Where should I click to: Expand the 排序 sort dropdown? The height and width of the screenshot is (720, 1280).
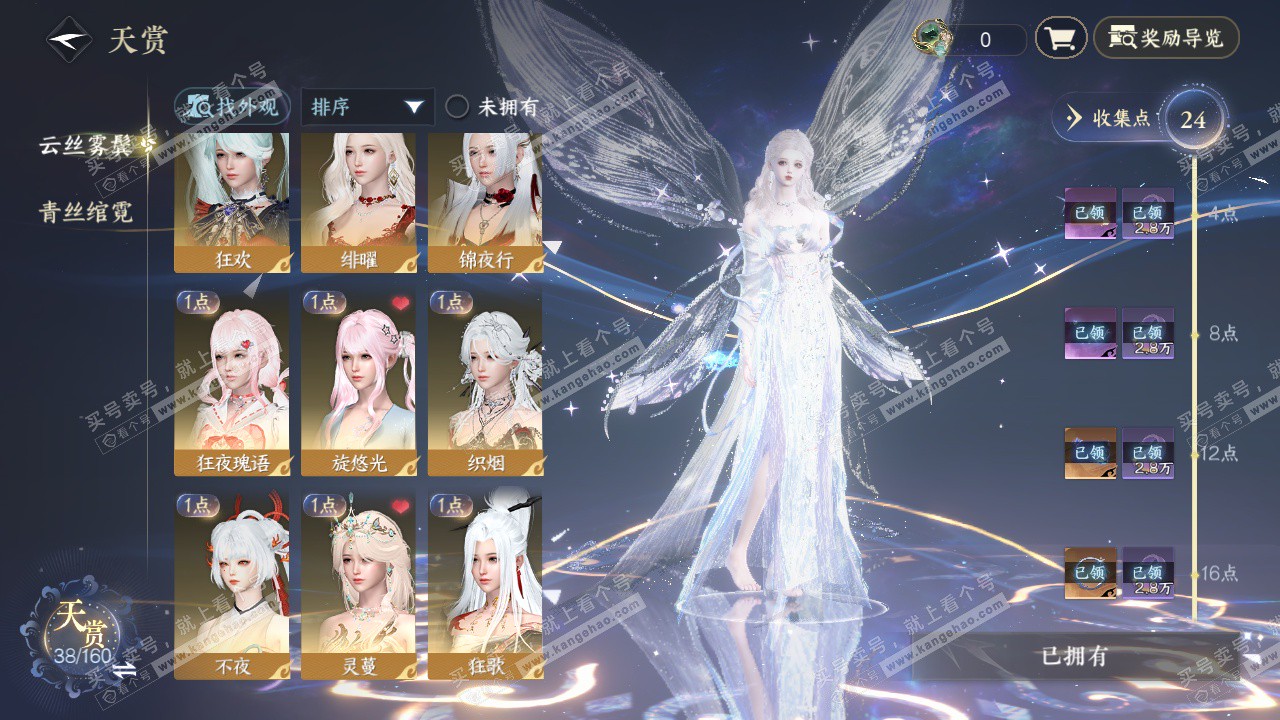click(367, 107)
